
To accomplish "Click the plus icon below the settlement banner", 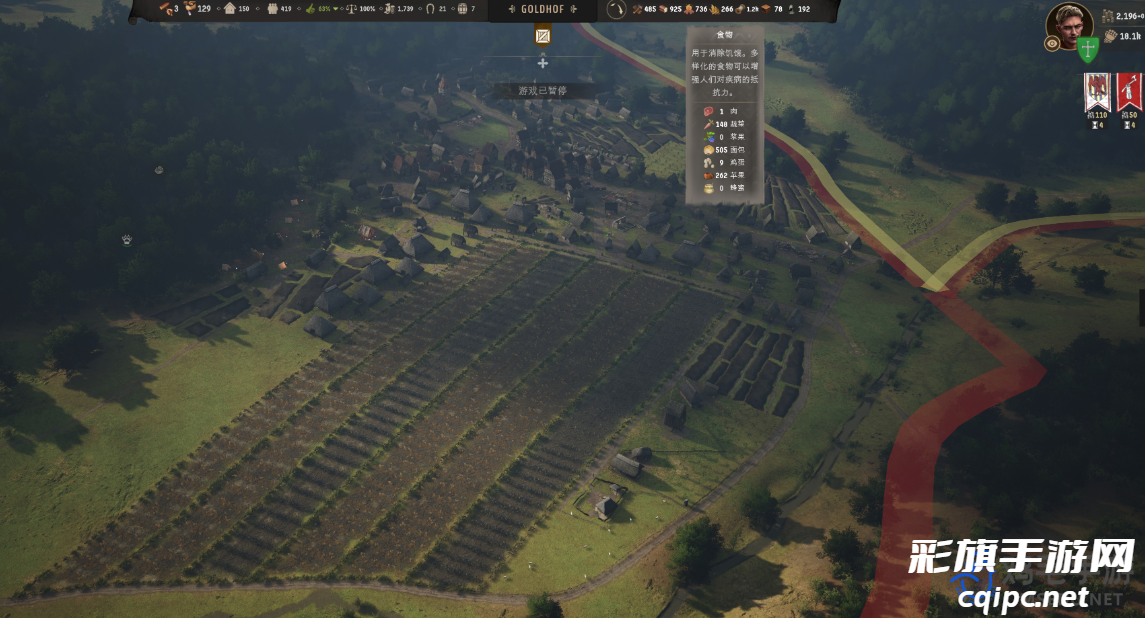I will point(543,63).
